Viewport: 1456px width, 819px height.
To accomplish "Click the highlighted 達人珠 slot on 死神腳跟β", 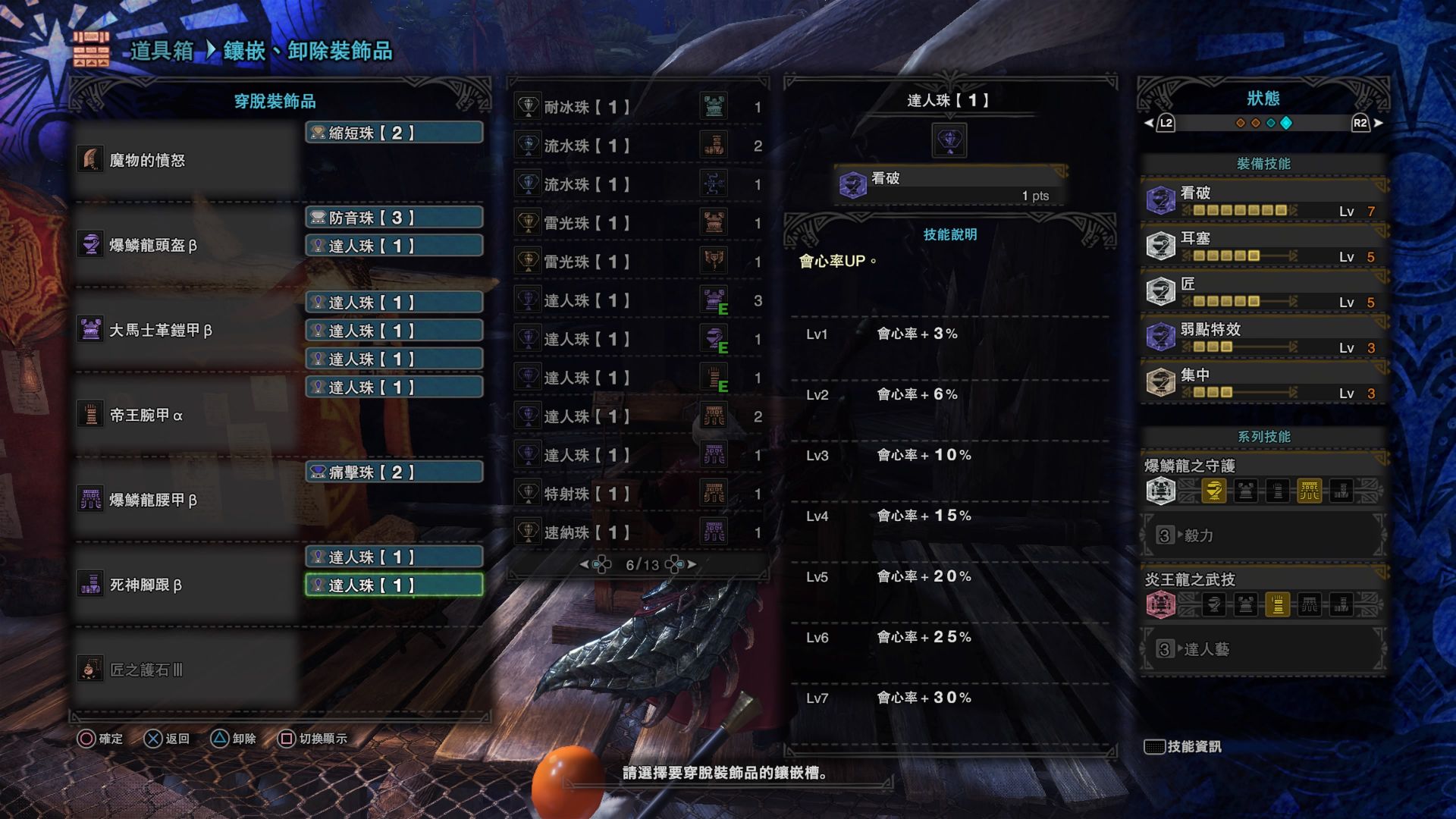I will (x=394, y=585).
